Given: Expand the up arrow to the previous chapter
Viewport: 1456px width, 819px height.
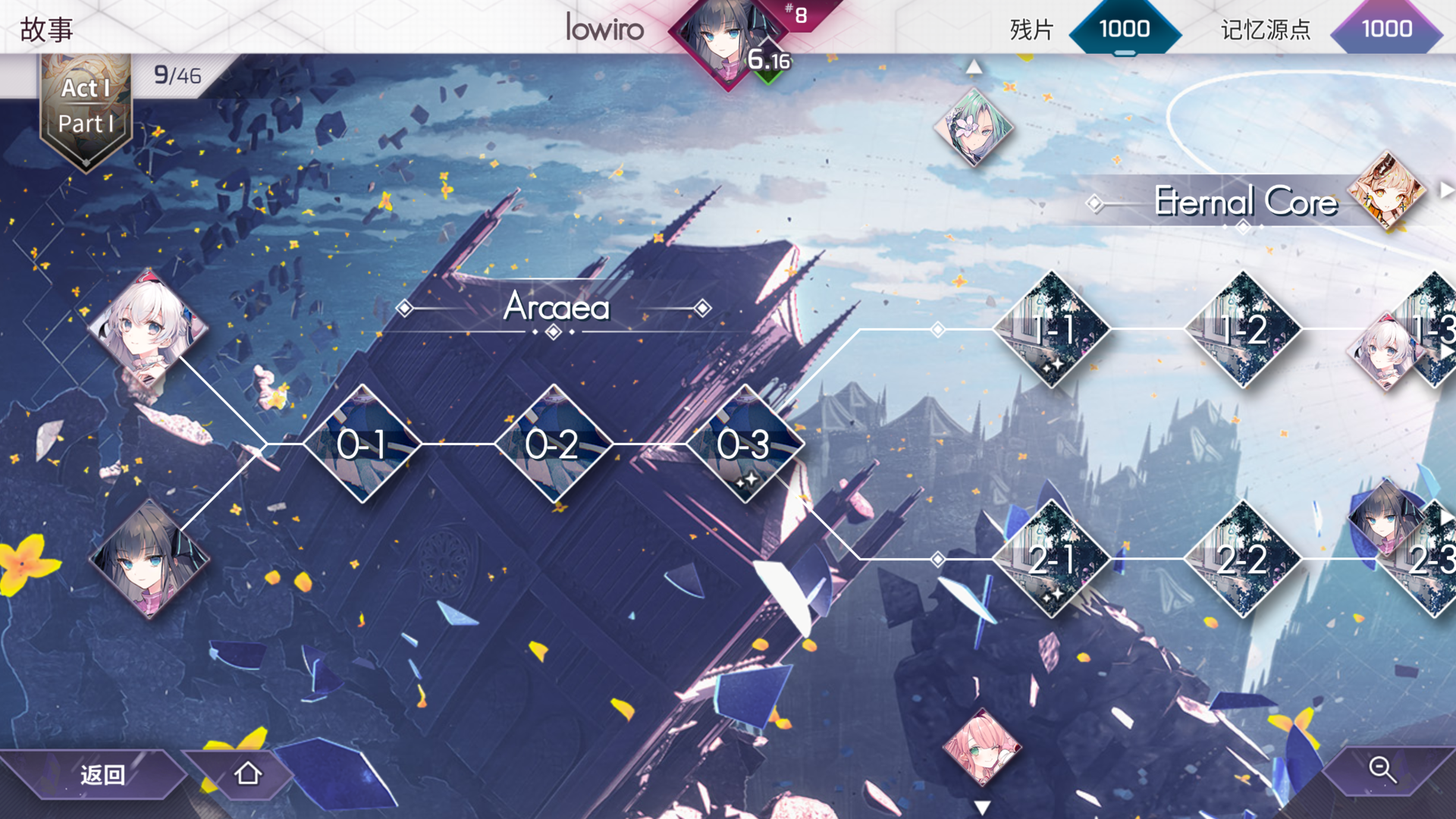Looking at the screenshot, I should click(974, 67).
